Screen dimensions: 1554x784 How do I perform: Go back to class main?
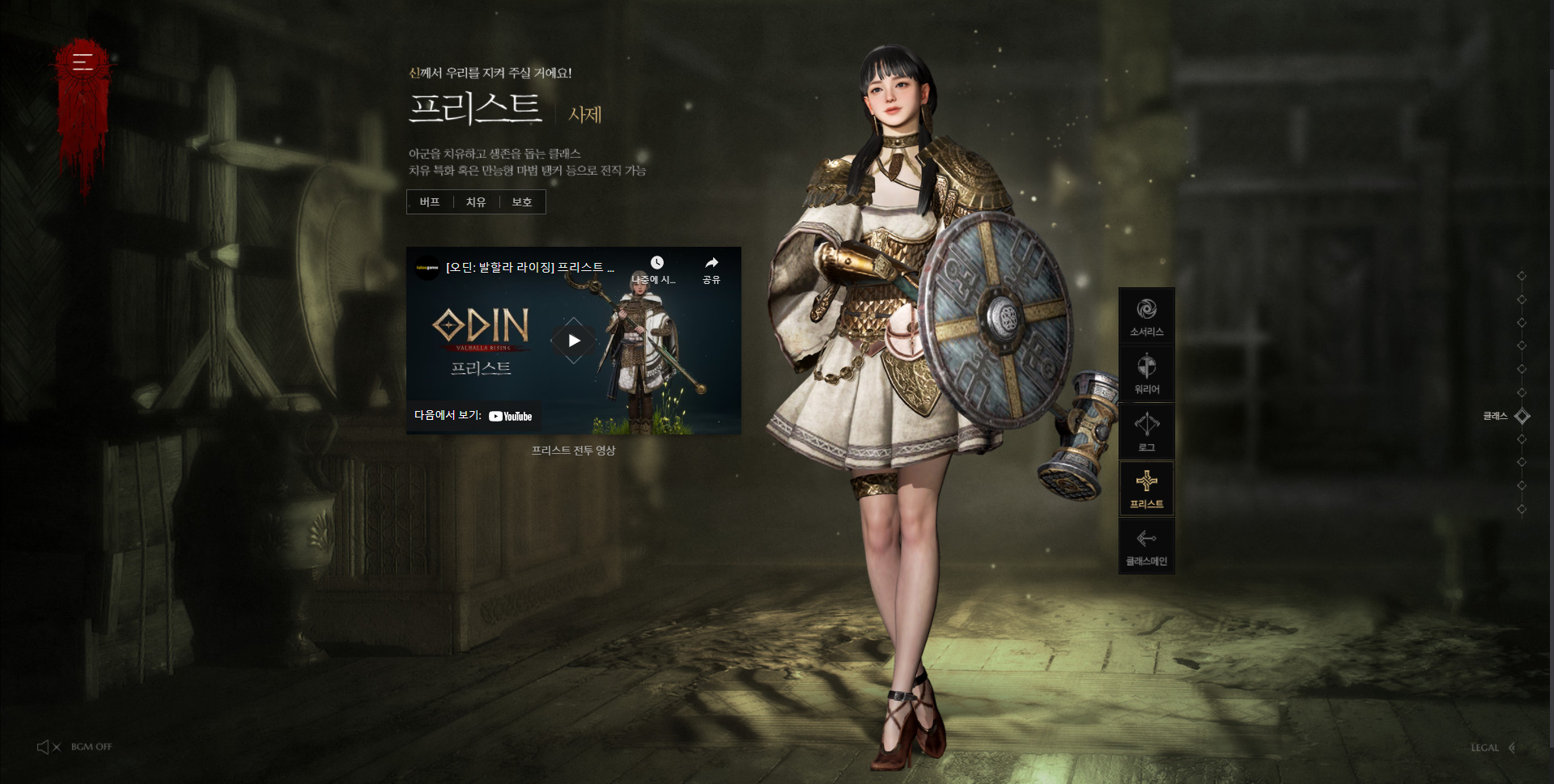[1146, 546]
